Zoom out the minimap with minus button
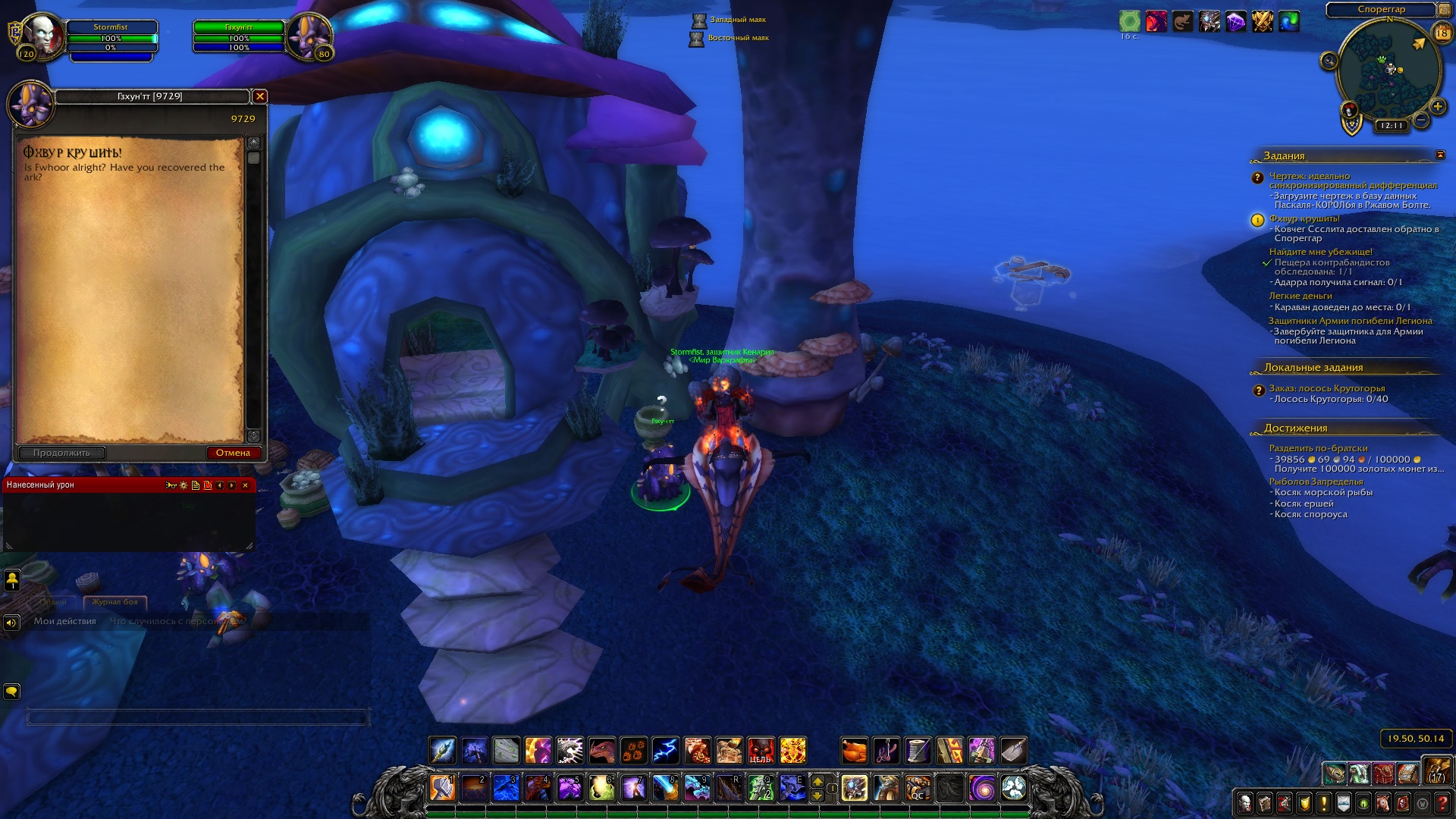Image resolution: width=1456 pixels, height=819 pixels. [1421, 120]
